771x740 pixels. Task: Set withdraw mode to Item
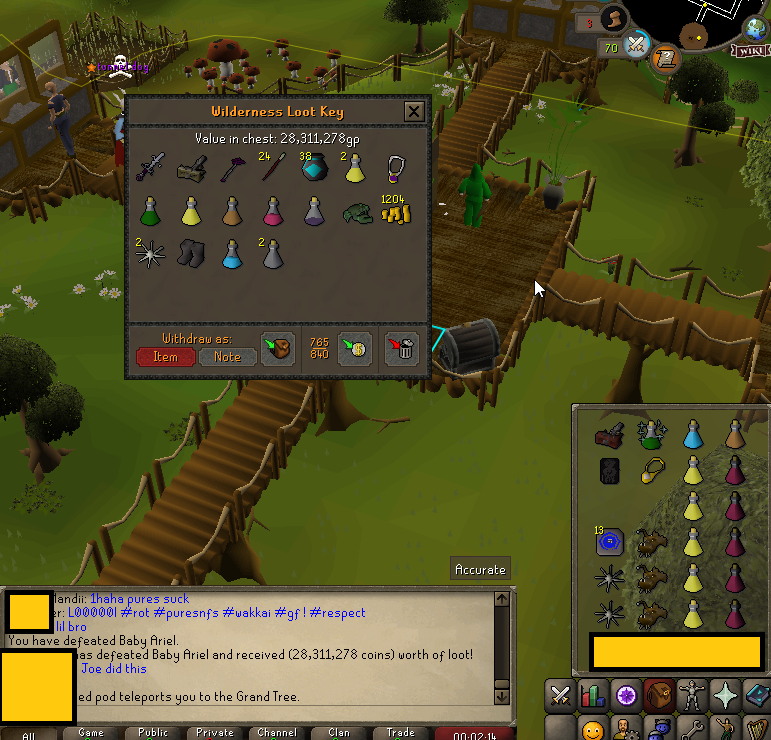point(165,356)
